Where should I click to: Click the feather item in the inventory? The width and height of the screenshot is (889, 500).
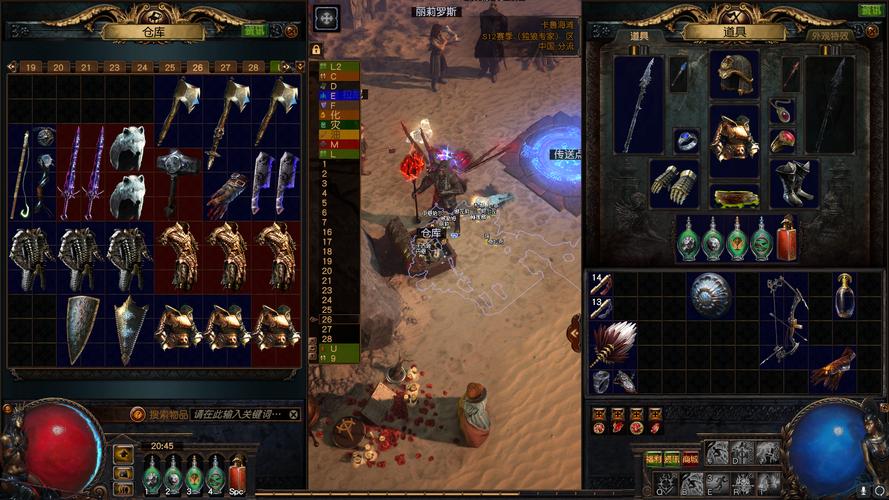tap(611, 343)
